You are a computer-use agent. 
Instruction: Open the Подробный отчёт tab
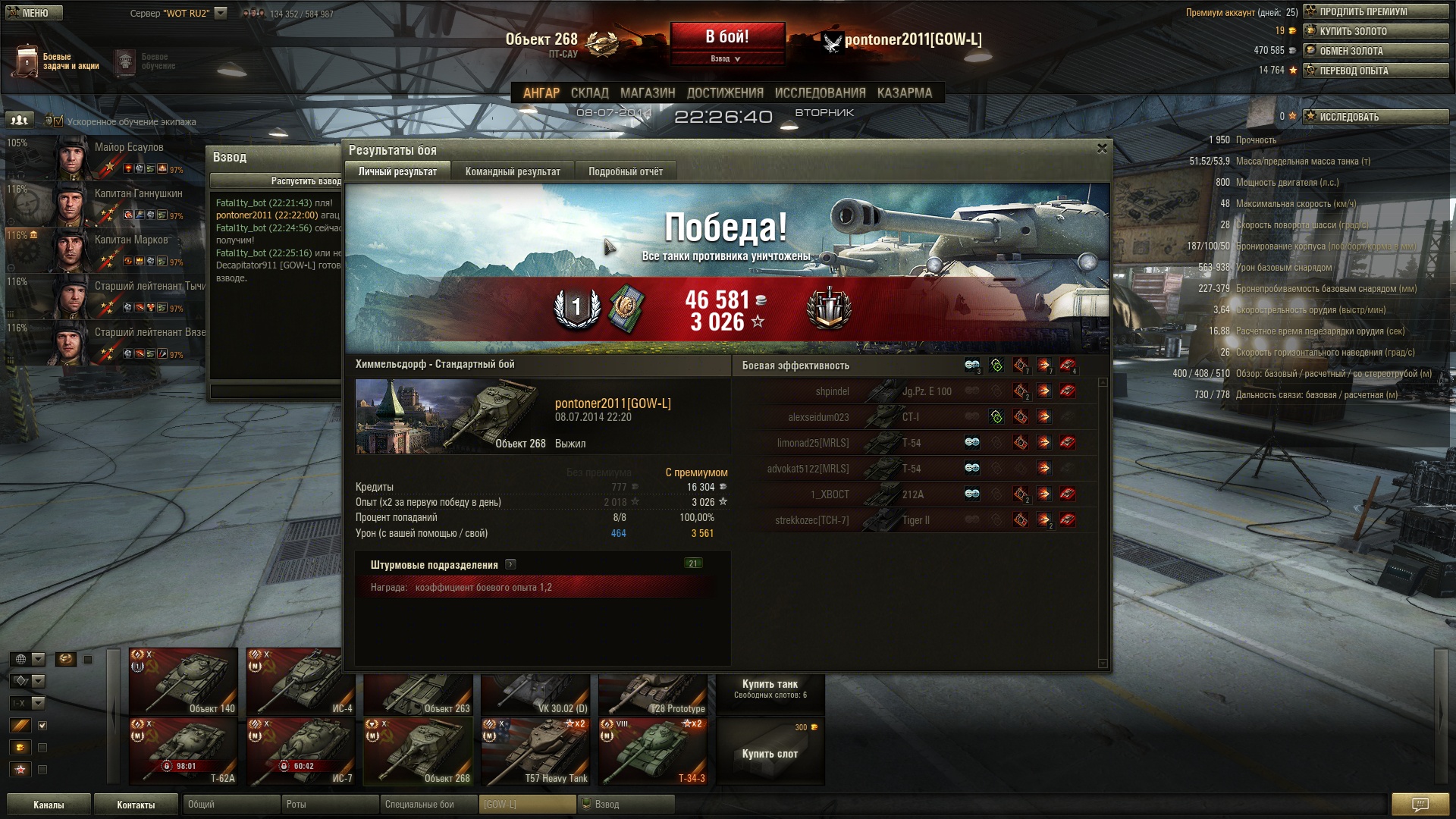[x=625, y=171]
